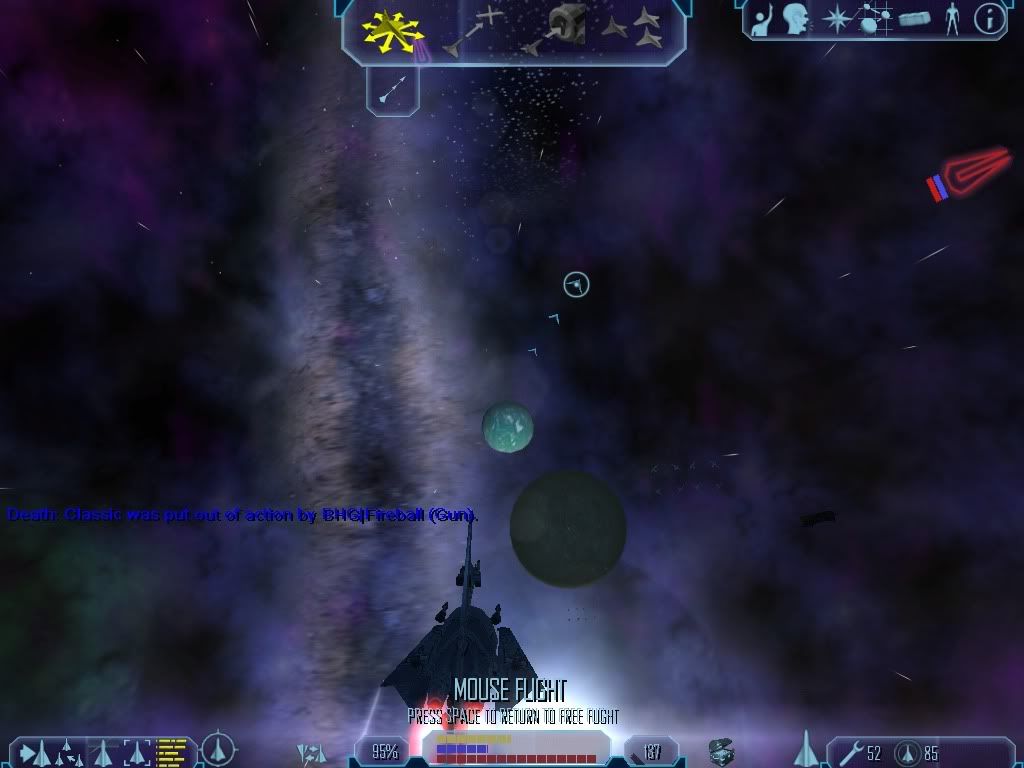This screenshot has width=1024, height=768.
Task: Click the ship-in-crosshair target icon
Action: tap(218, 750)
